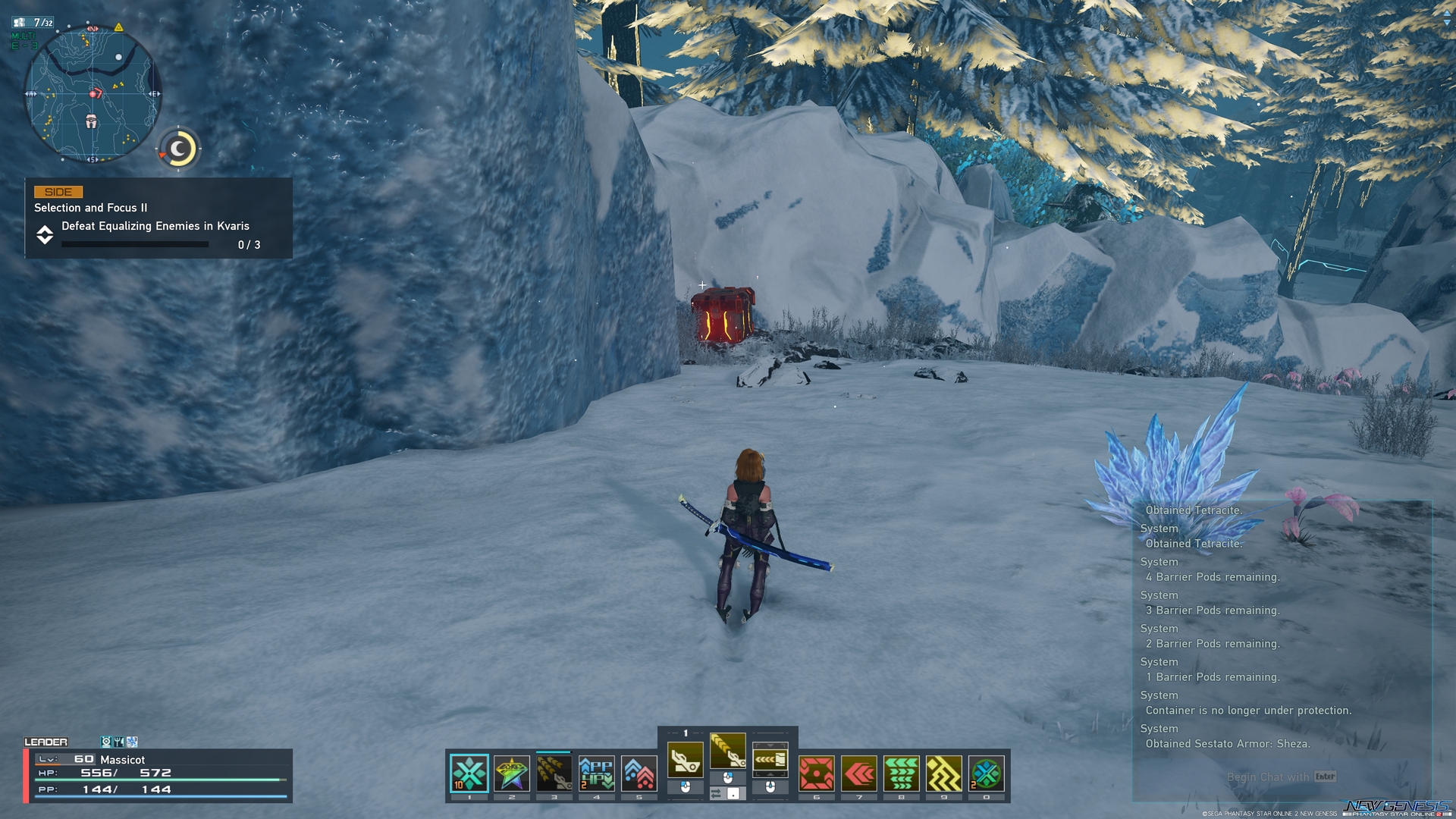
Task: Click the day/night clock dial beside the minimap
Action: coord(177,149)
